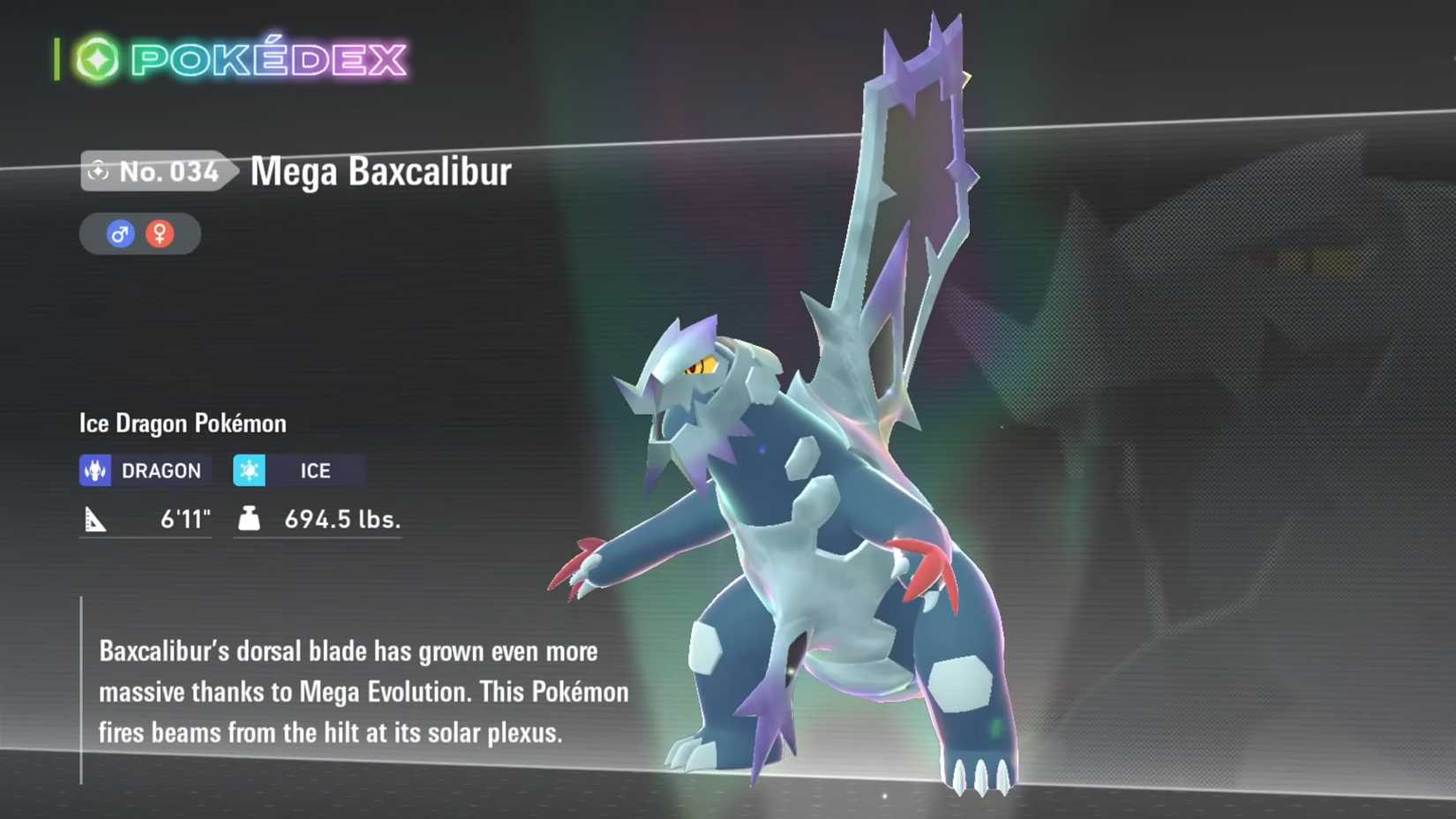Toggle the blue male gender indicator
The width and height of the screenshot is (1456, 819).
[x=119, y=234]
